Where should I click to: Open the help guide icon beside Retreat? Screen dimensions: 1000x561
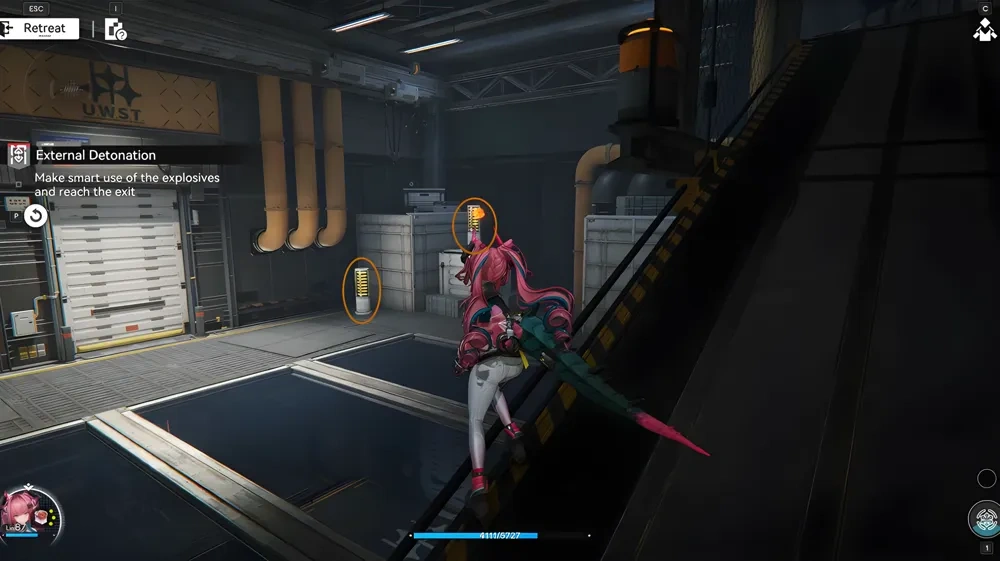(116, 30)
